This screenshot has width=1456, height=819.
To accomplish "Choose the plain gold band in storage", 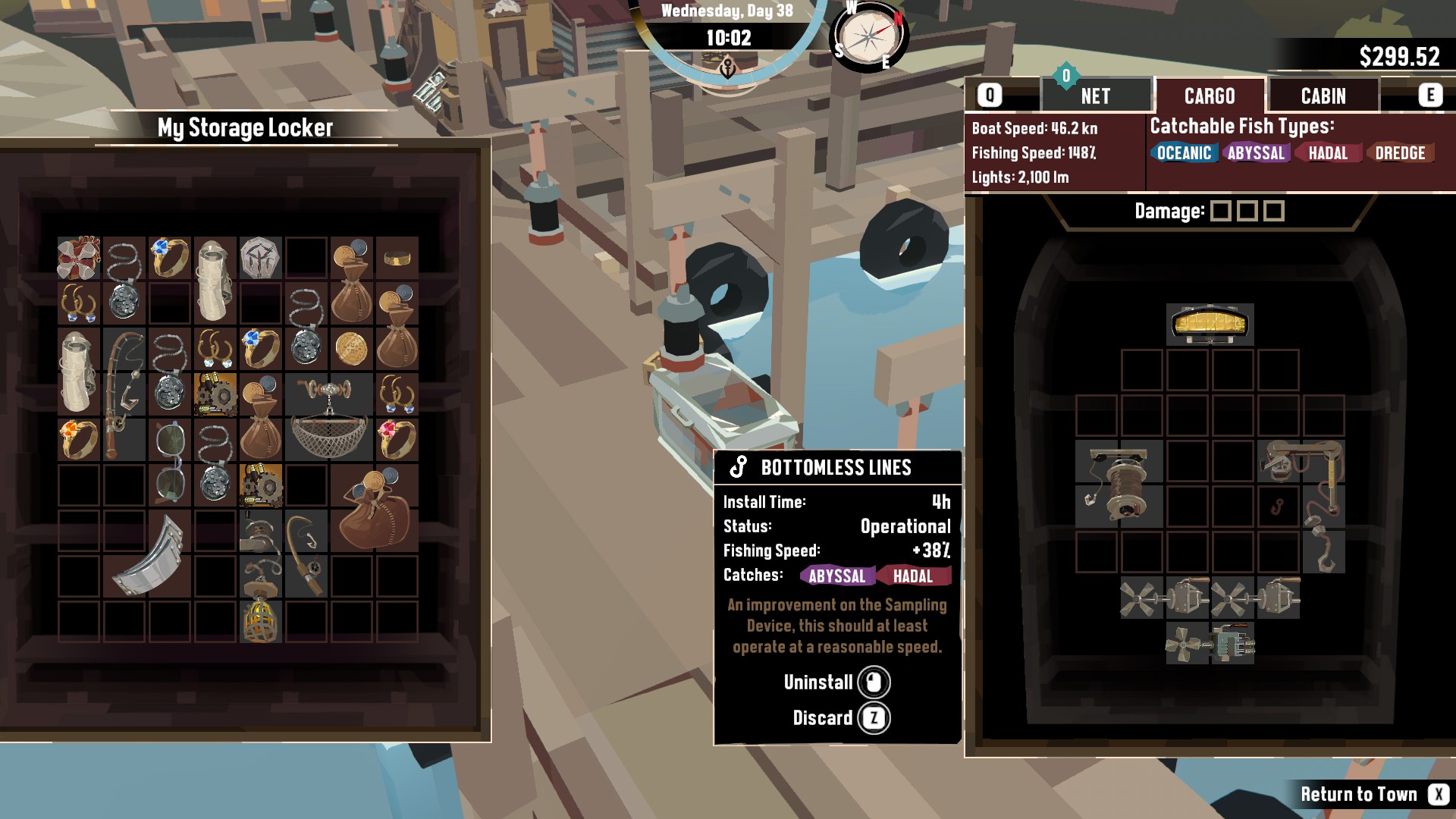I will coord(397,259).
